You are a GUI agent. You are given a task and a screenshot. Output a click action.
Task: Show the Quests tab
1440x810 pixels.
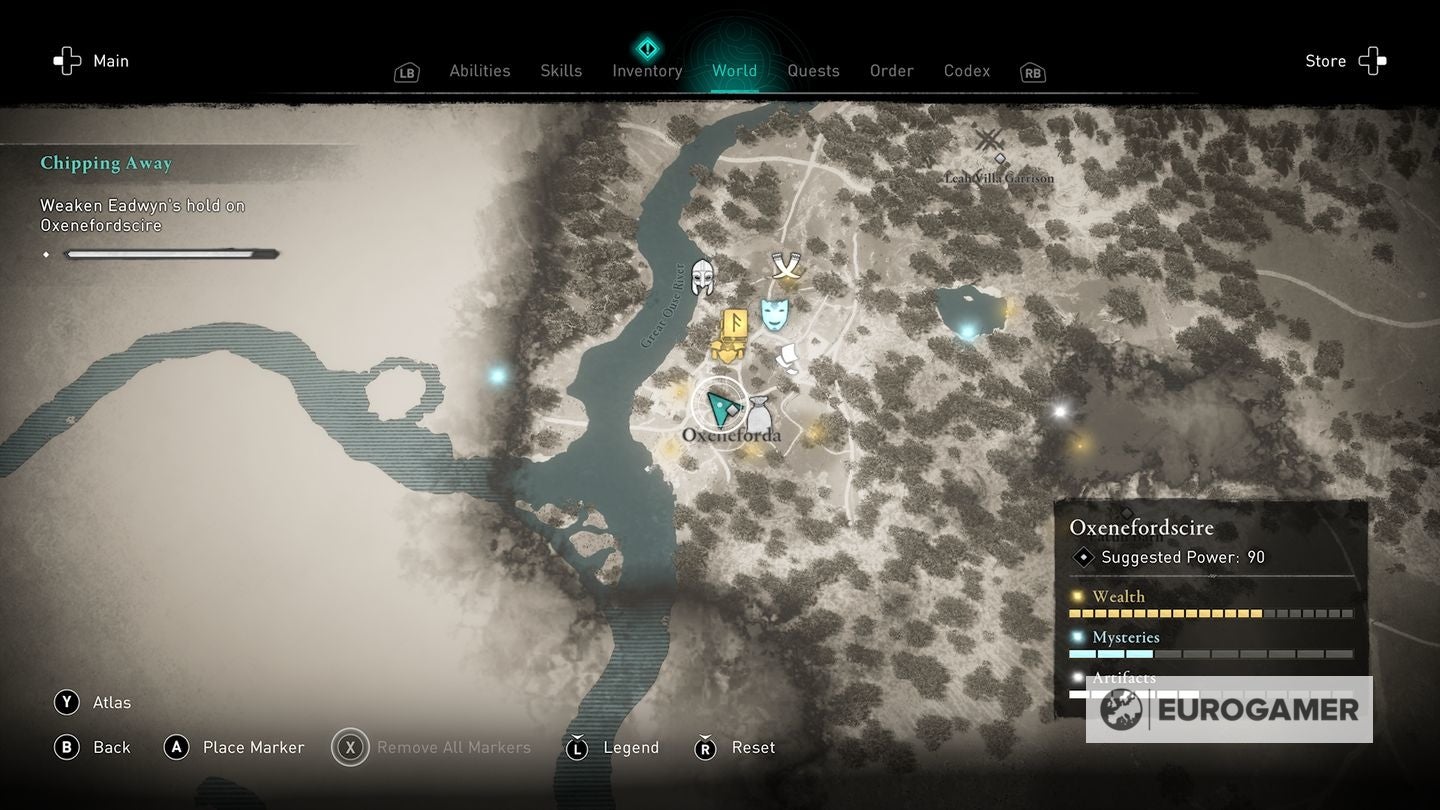point(813,71)
